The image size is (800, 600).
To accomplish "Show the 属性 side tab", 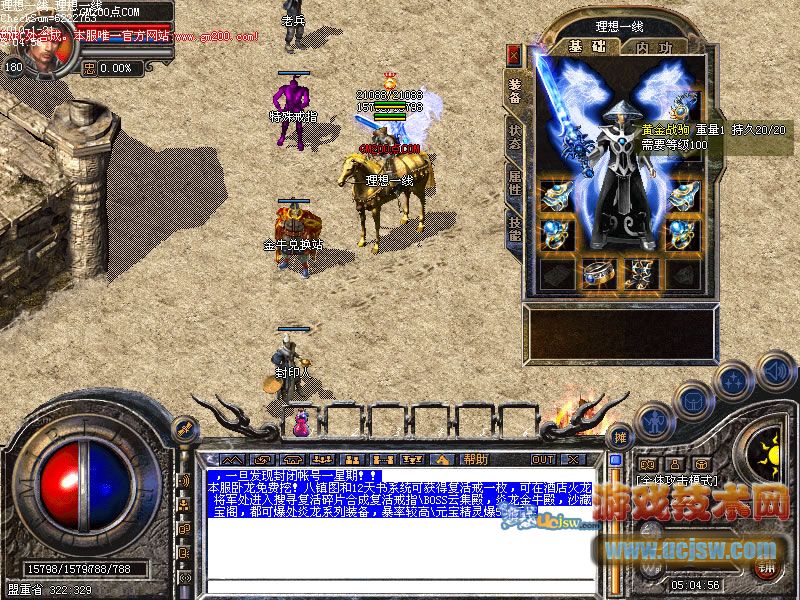I will (x=514, y=182).
